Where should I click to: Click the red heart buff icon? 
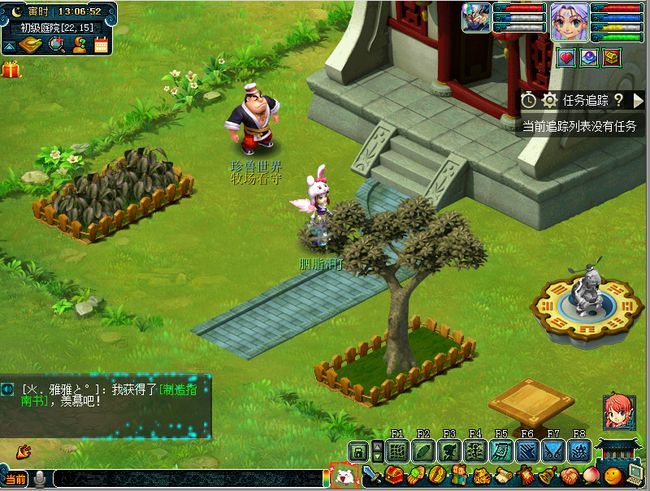pos(564,57)
